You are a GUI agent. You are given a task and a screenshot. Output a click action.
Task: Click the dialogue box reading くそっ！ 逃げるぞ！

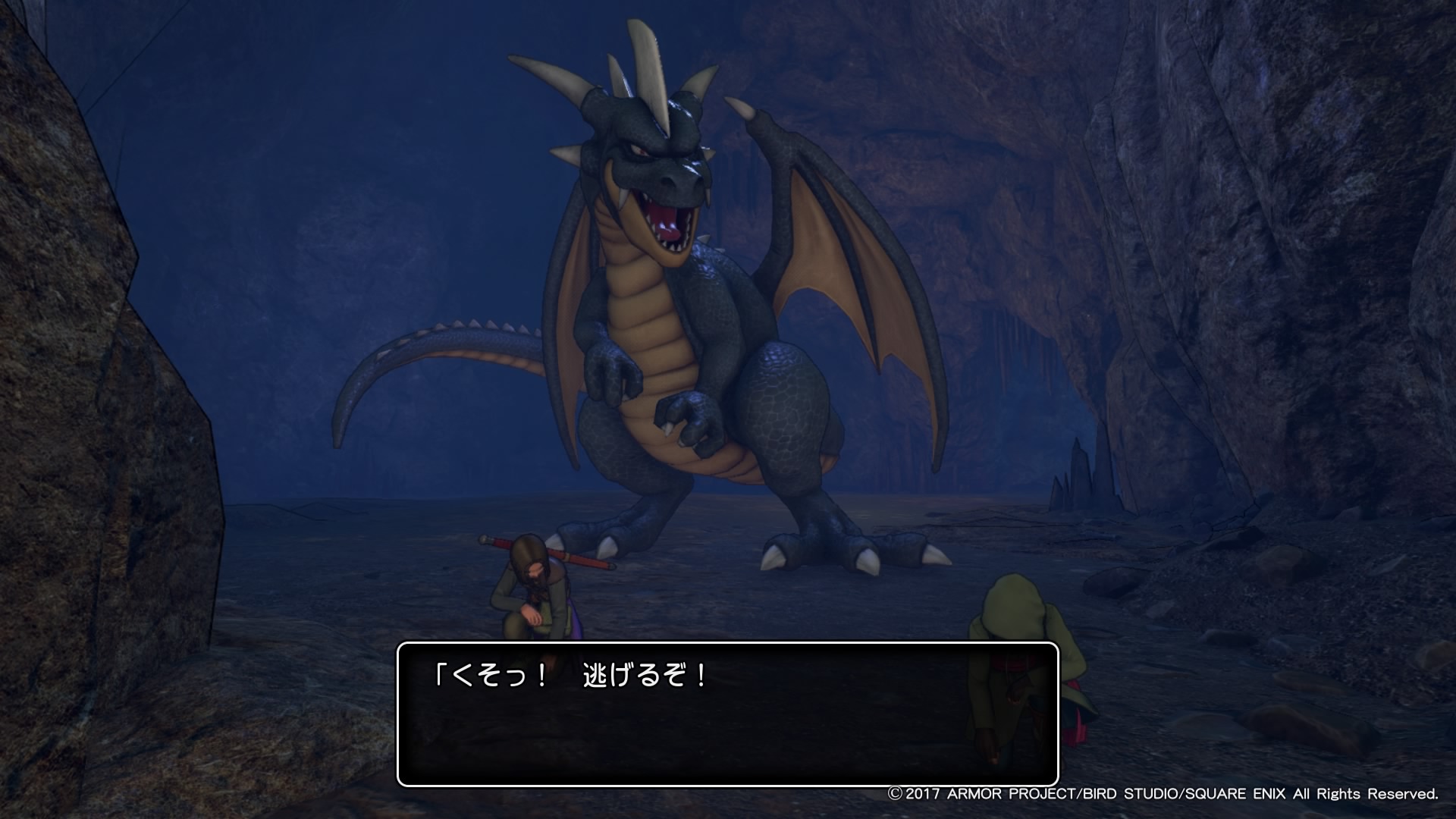click(727, 714)
